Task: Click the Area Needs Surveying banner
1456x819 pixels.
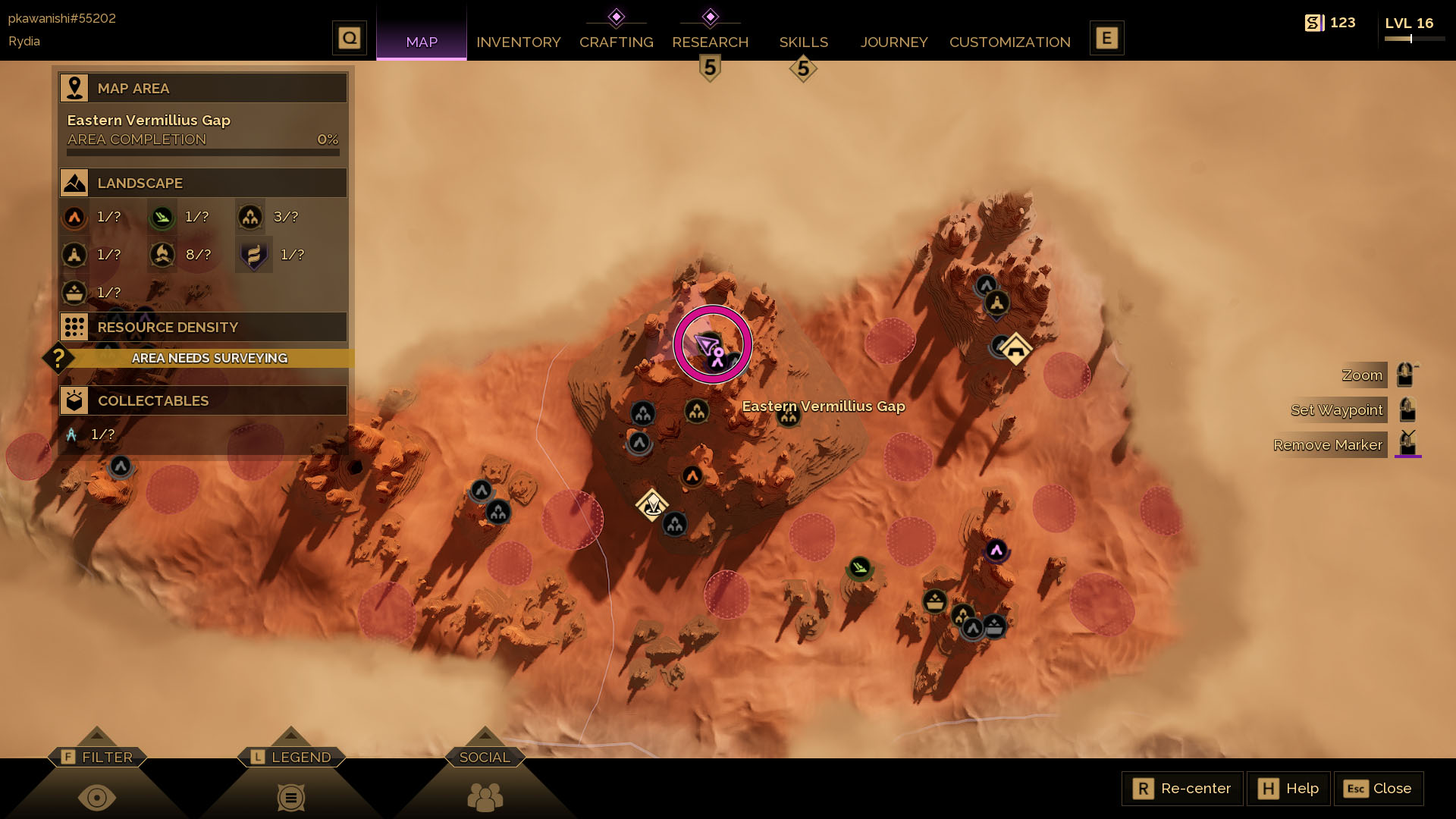Action: (x=209, y=358)
